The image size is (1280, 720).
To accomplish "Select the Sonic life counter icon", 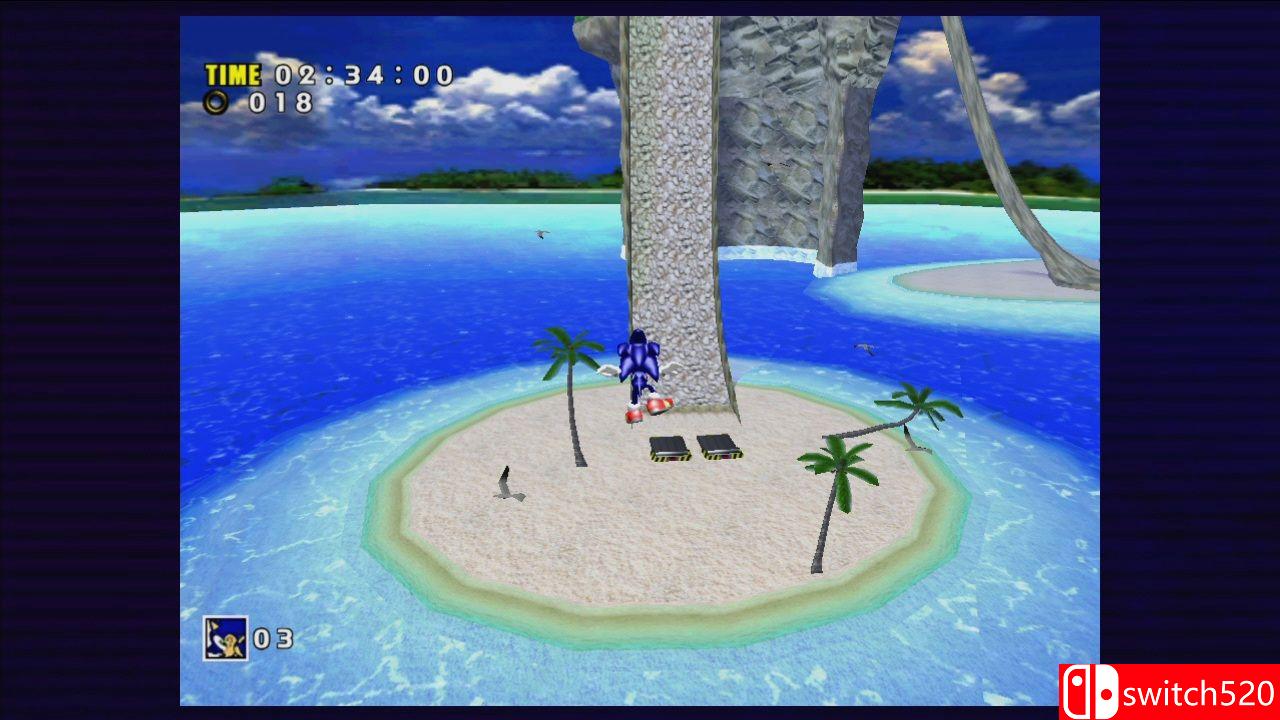I will click(x=224, y=639).
